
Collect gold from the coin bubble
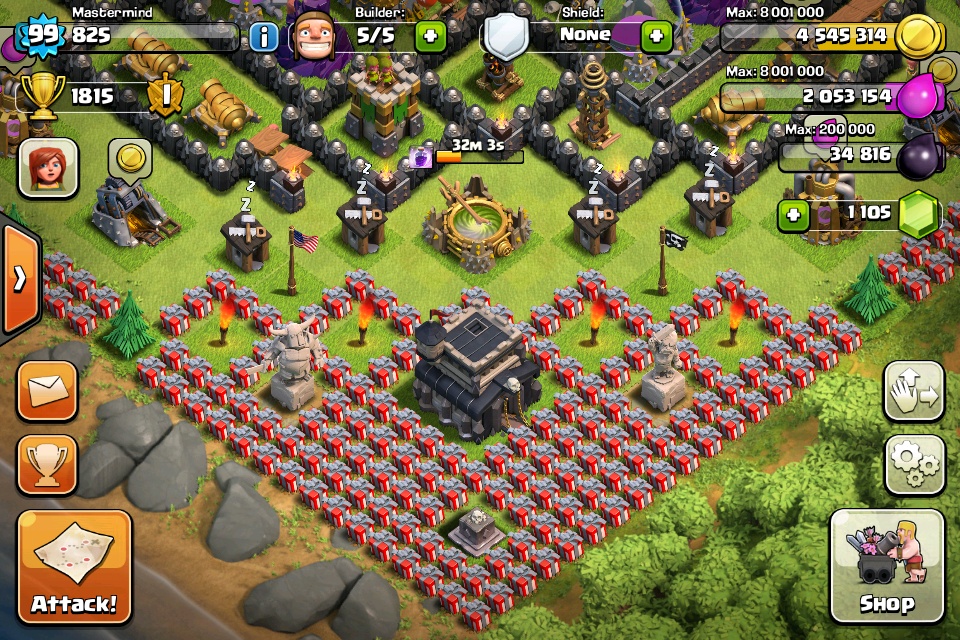tap(130, 156)
